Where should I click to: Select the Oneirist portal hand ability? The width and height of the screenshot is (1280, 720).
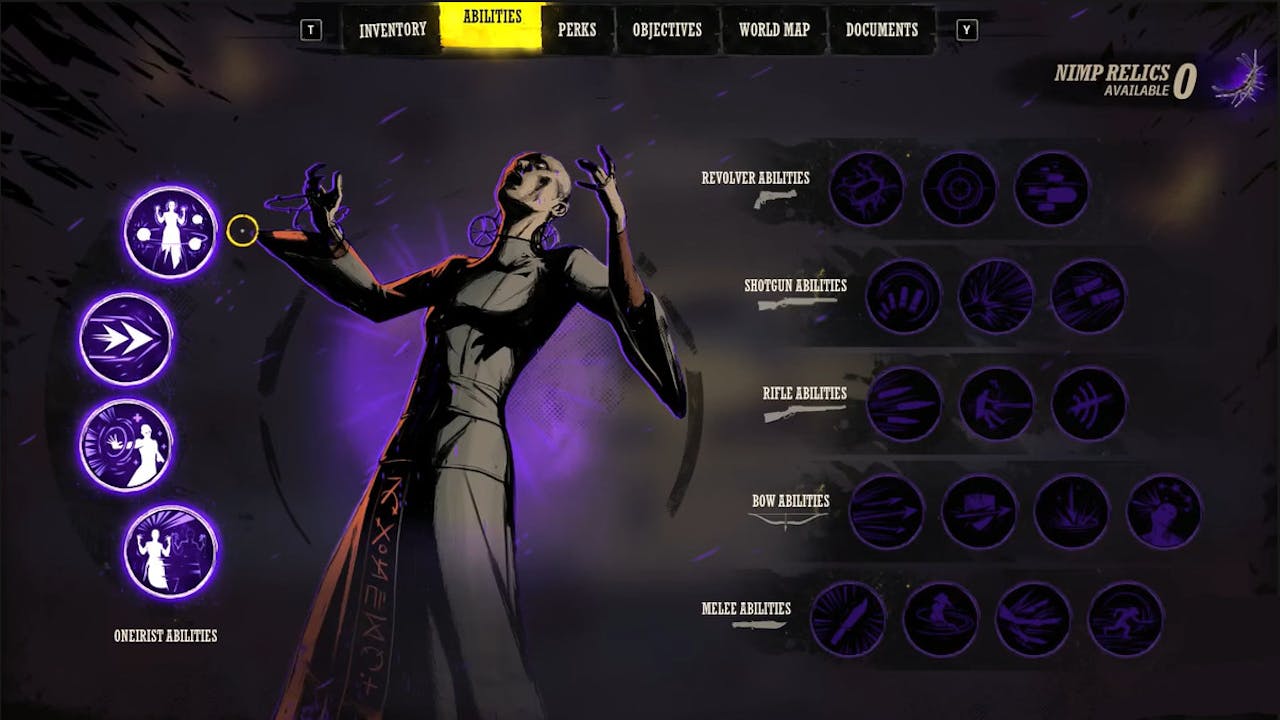126,445
